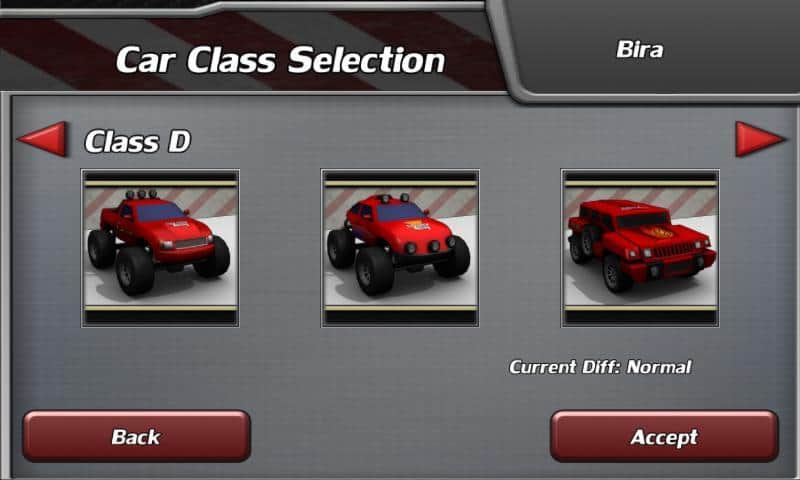Choose the red buggy with roof lights

click(400, 248)
